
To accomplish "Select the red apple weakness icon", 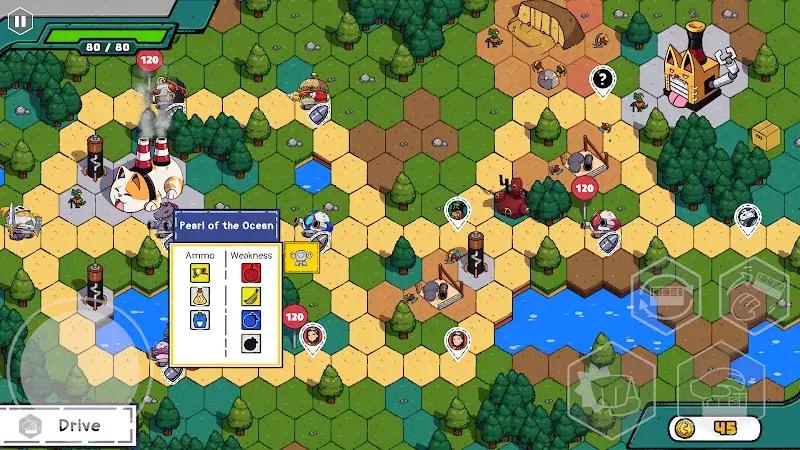I will [250, 271].
